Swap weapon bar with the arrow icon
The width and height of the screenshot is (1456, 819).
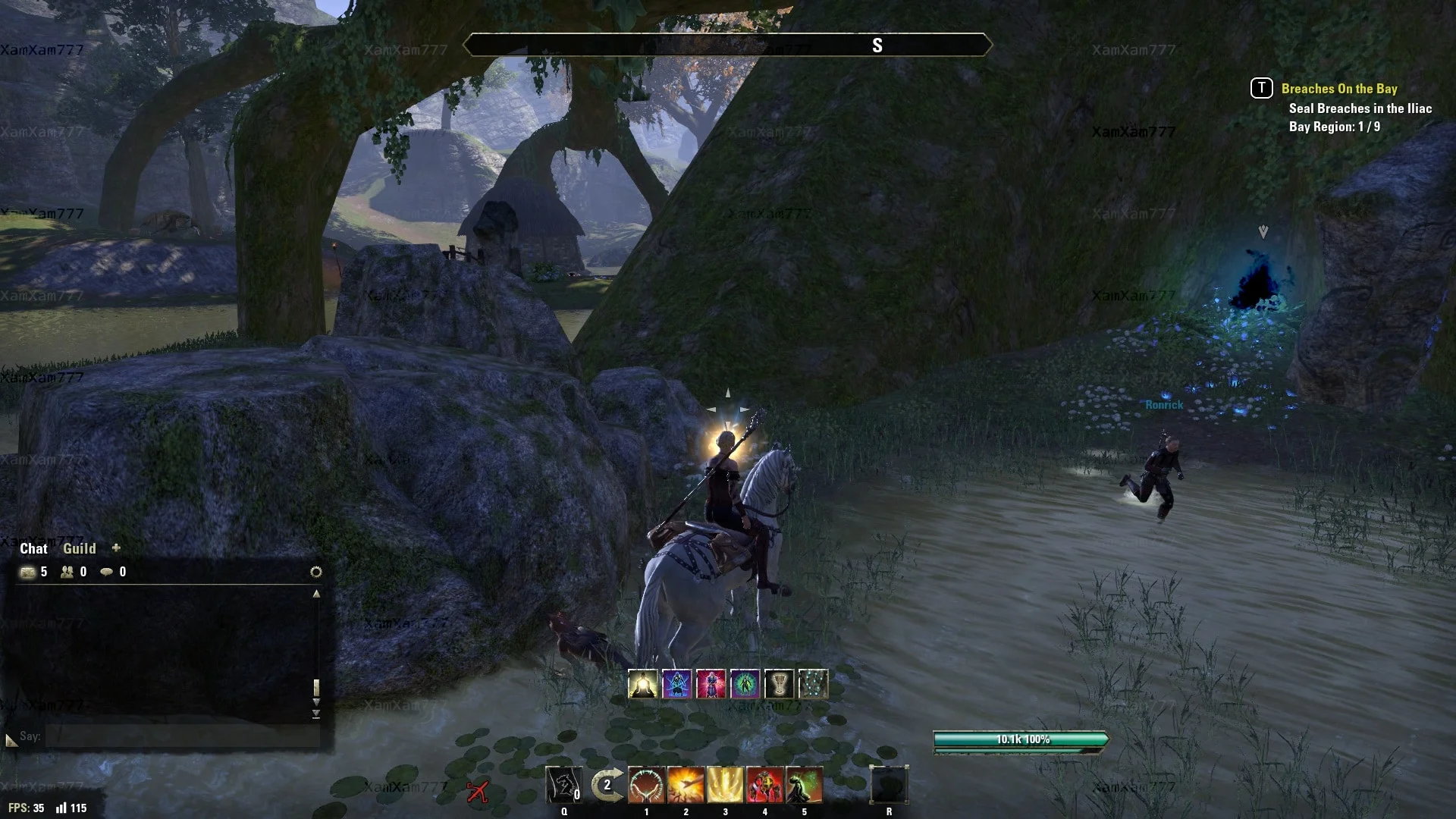(607, 785)
